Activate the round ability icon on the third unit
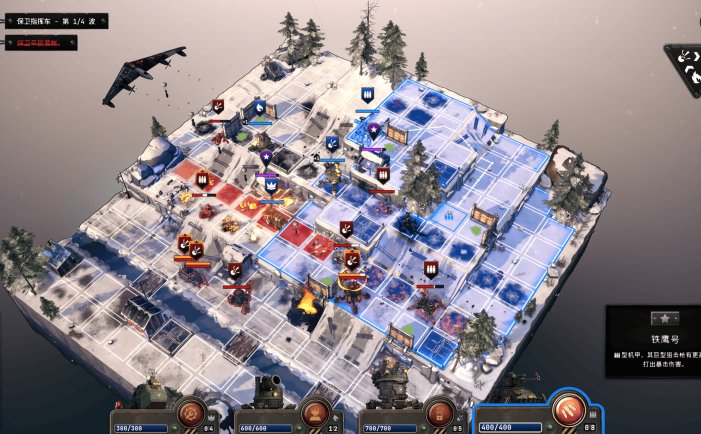Image resolution: width=701 pixels, height=434 pixels. [437, 412]
